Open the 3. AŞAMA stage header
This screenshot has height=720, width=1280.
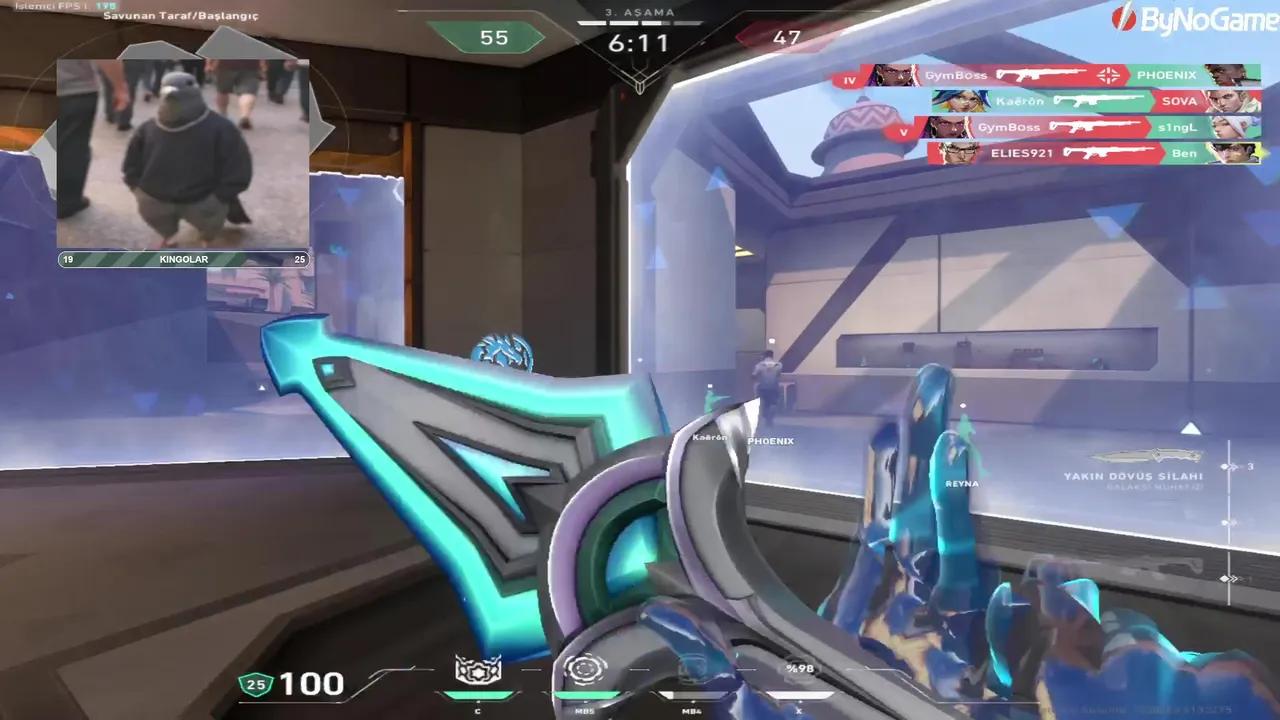tap(638, 12)
